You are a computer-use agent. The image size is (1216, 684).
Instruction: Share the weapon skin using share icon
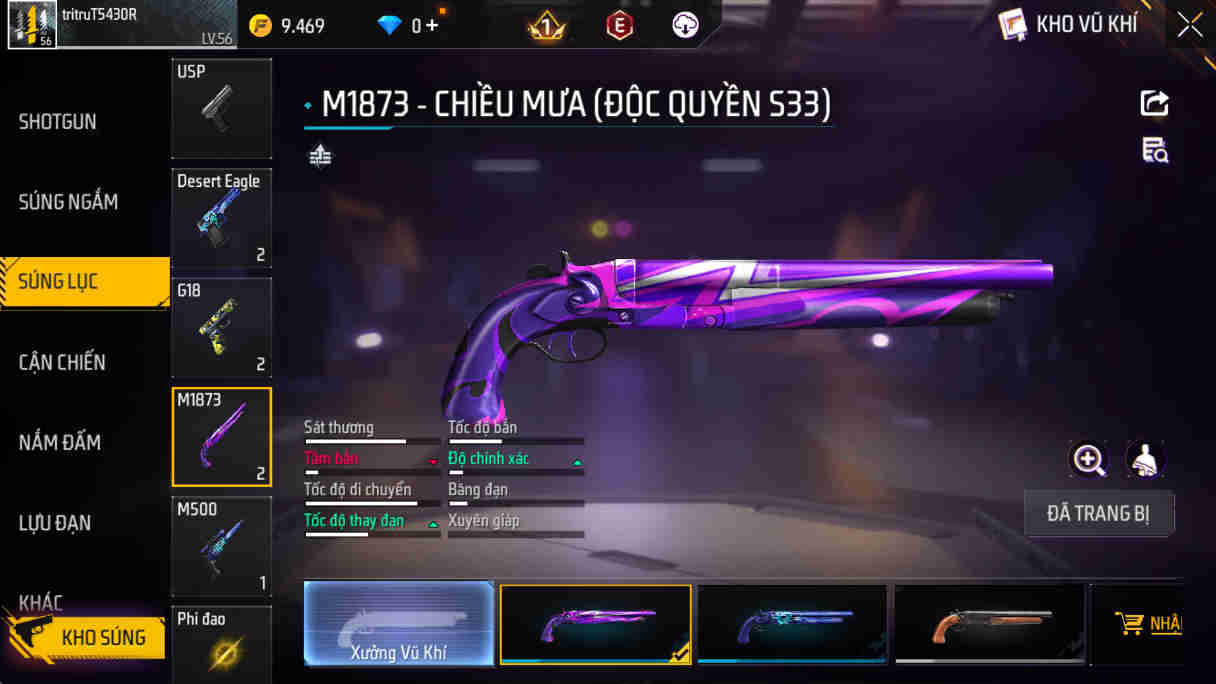click(1154, 103)
